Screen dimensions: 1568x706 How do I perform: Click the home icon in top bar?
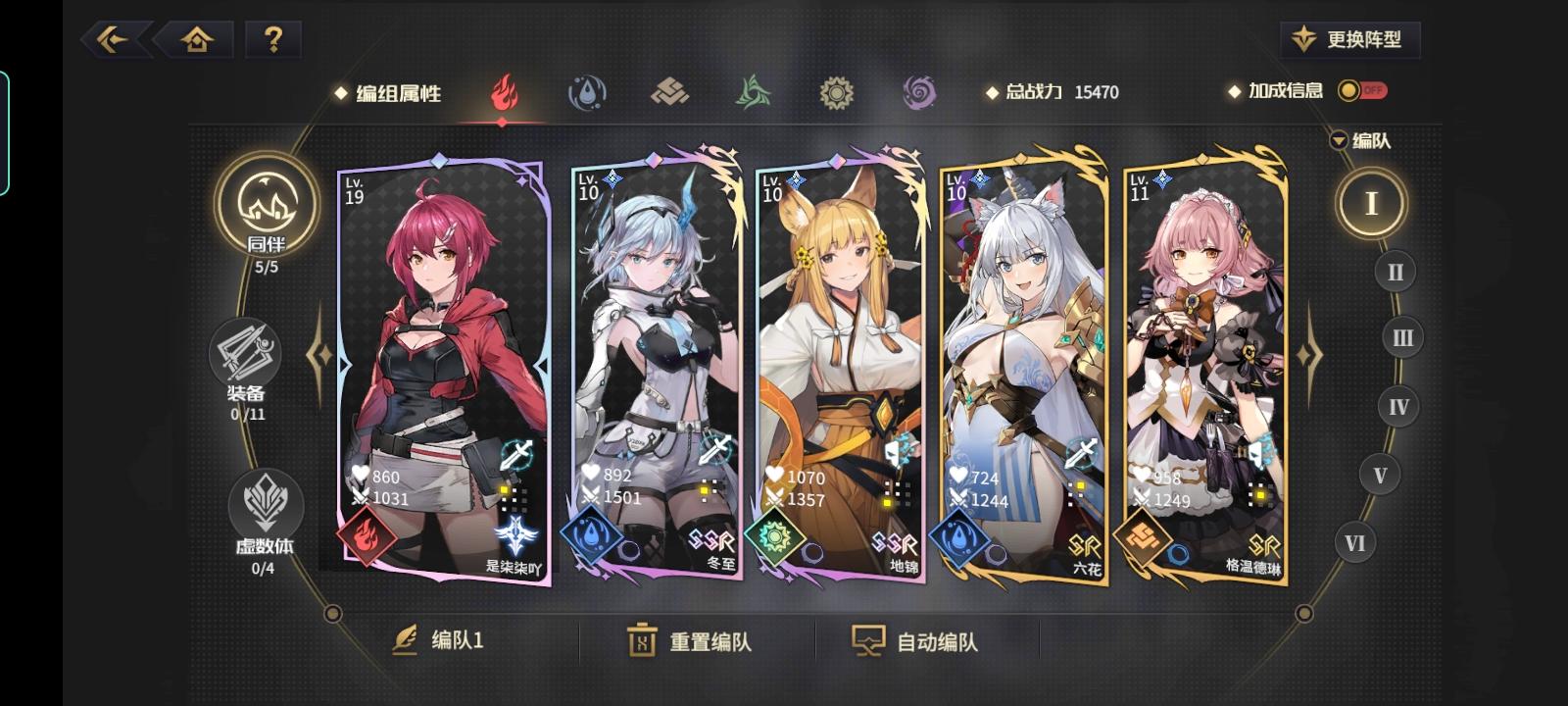[199, 39]
